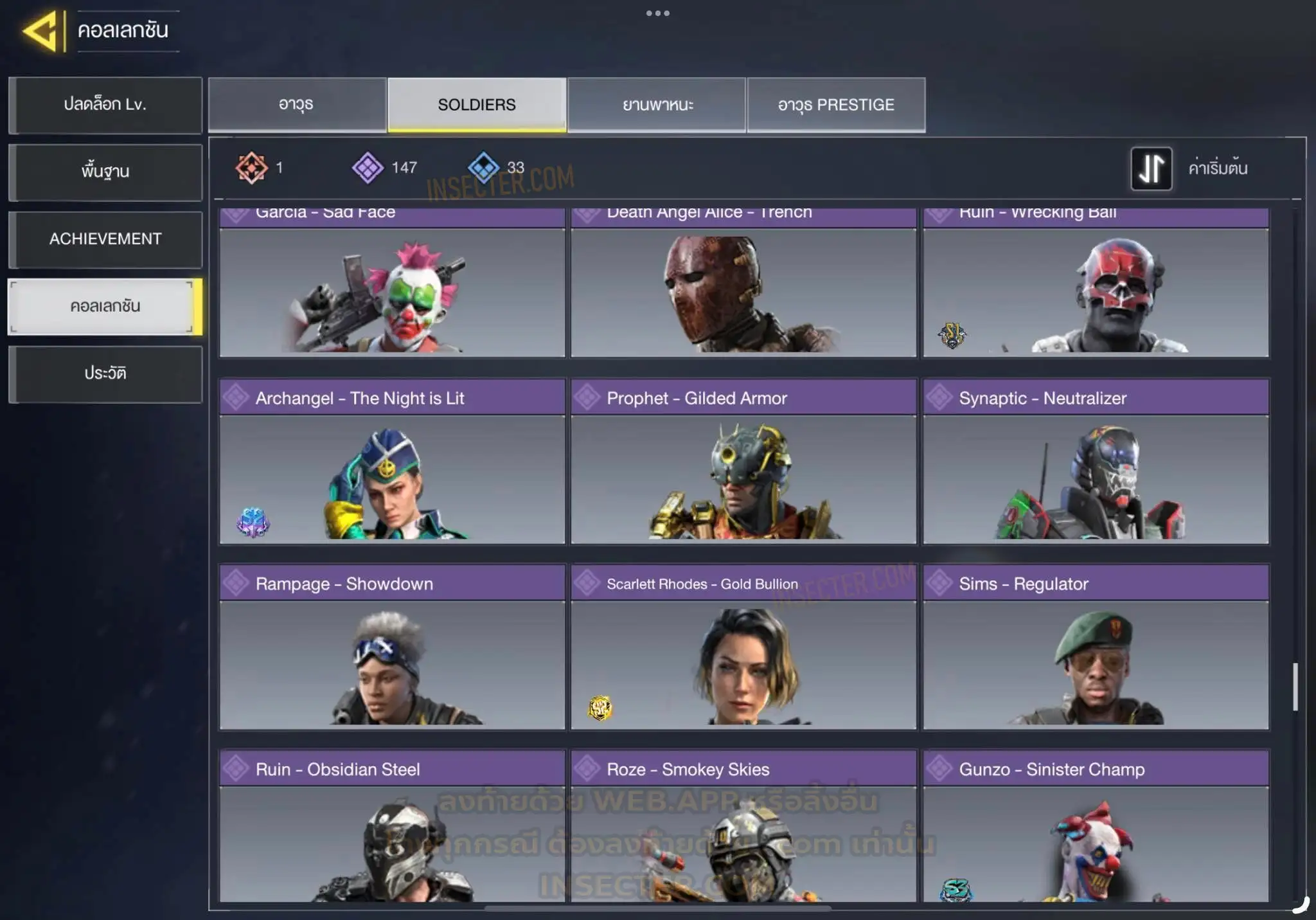Screen dimensions: 1316x920
Task: Go back using the yellow arrow
Action: (42, 30)
